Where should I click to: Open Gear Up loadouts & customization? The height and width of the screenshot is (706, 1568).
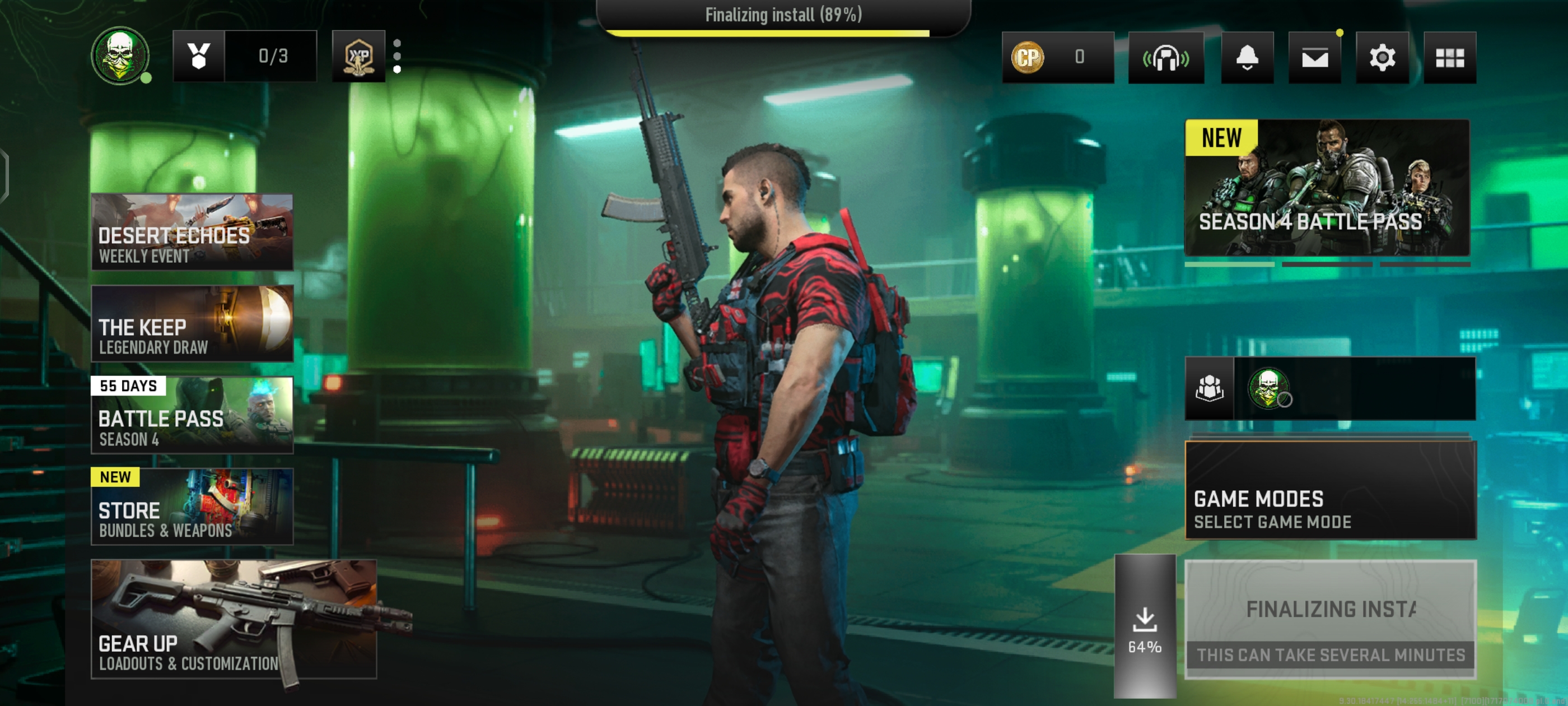pos(234,619)
